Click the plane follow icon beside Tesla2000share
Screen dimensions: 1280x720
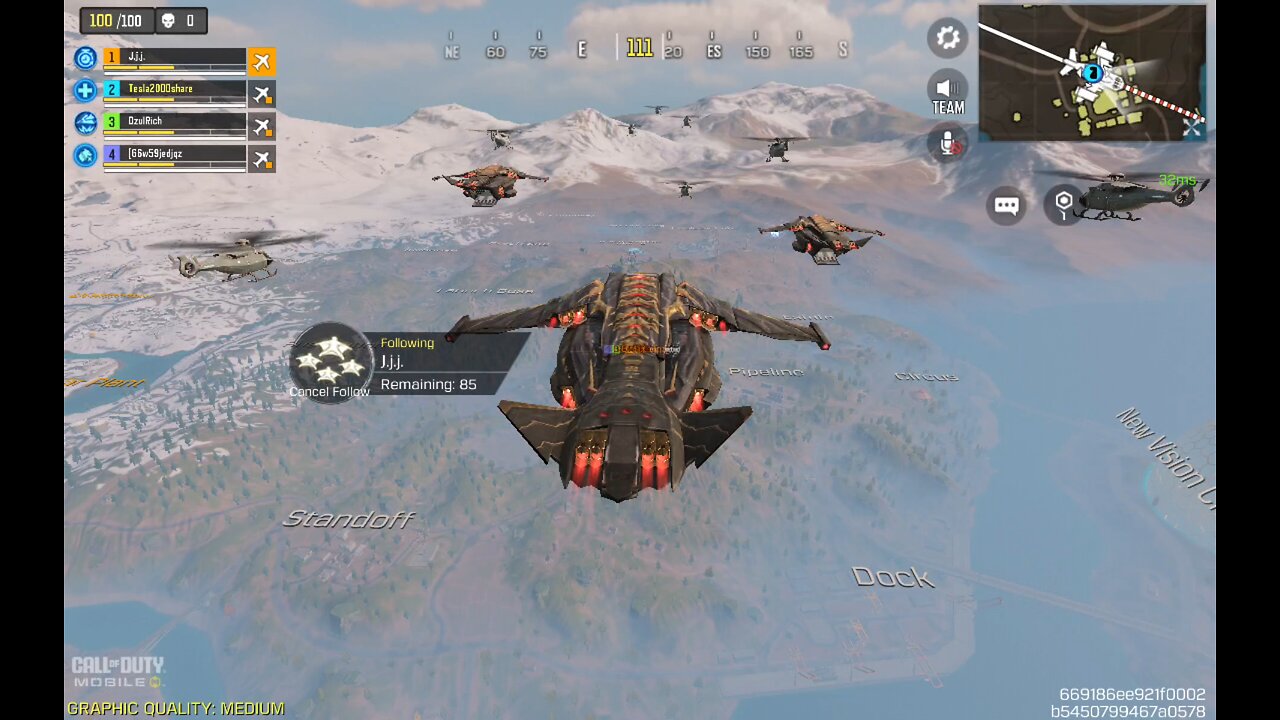[261, 94]
